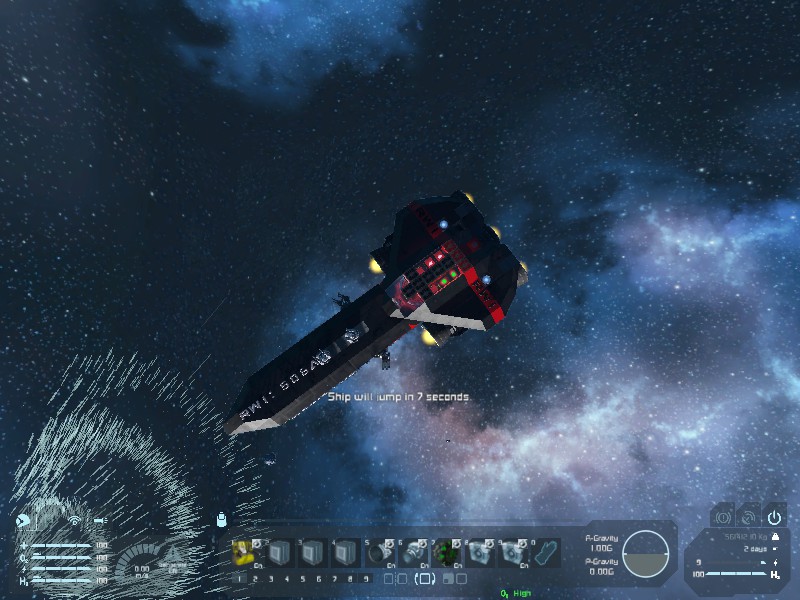Choose the green-lit block in hotbar slot 7
This screenshot has width=800, height=600.
pos(446,552)
